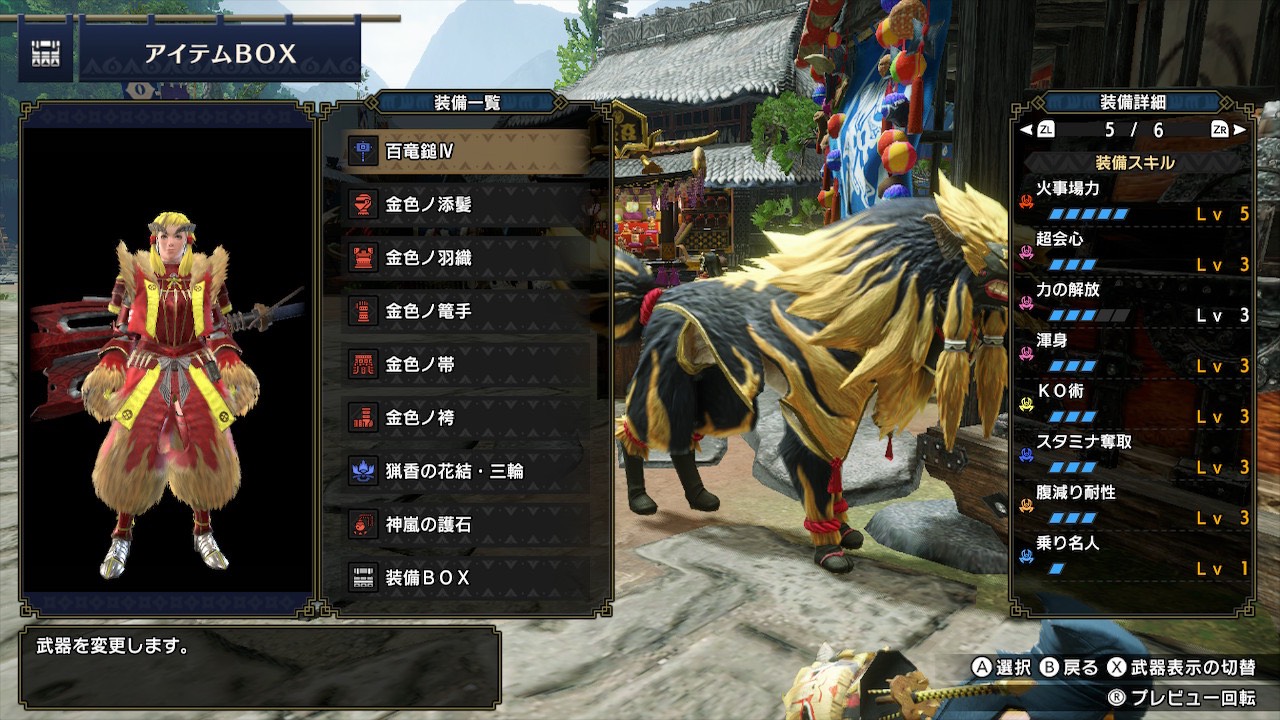Select the 渾身 skill row
Viewport: 1280px width, 720px height.
point(1134,353)
